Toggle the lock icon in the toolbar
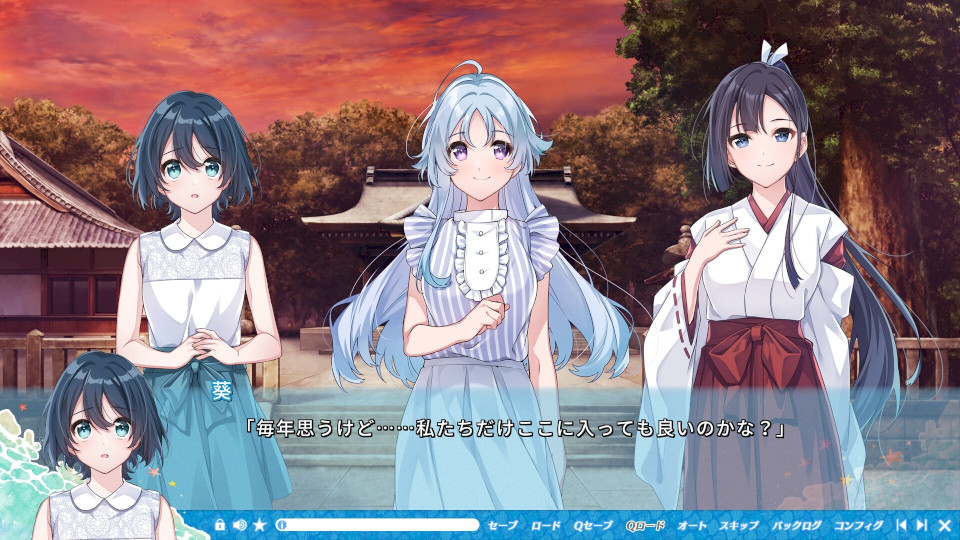Screen dimensions: 960x540 point(220,525)
